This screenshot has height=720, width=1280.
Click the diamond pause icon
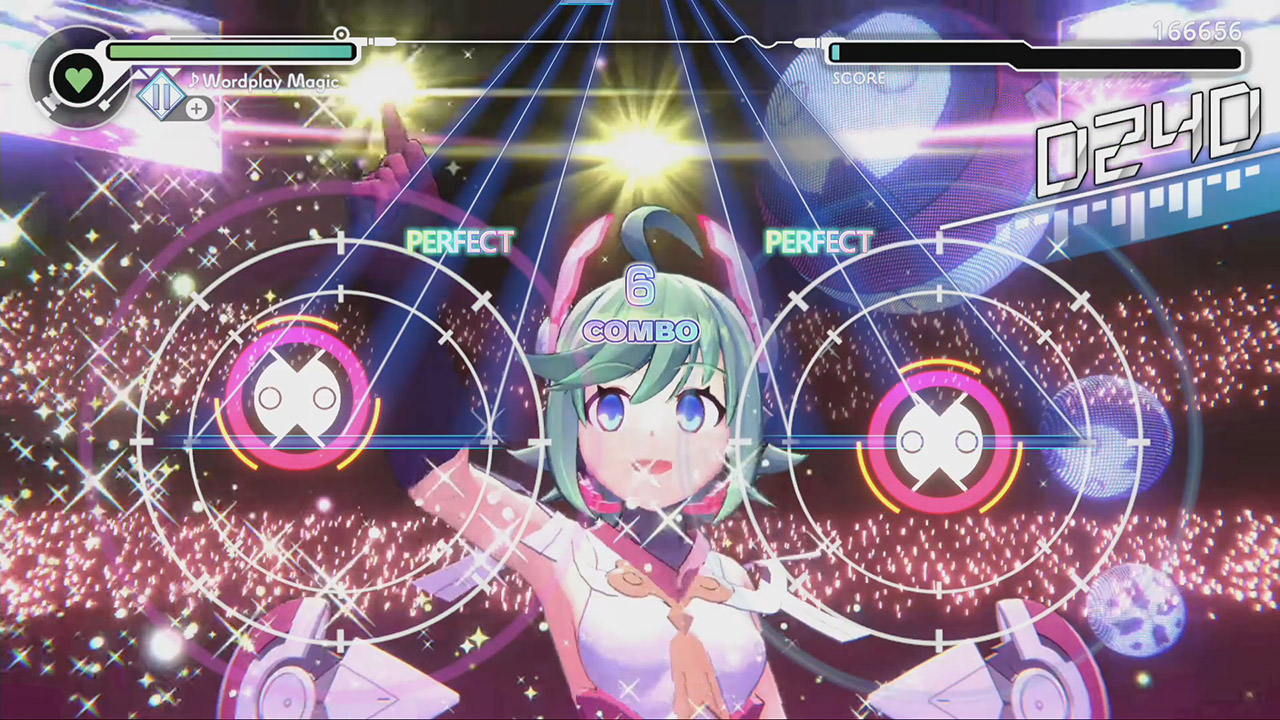coord(160,97)
